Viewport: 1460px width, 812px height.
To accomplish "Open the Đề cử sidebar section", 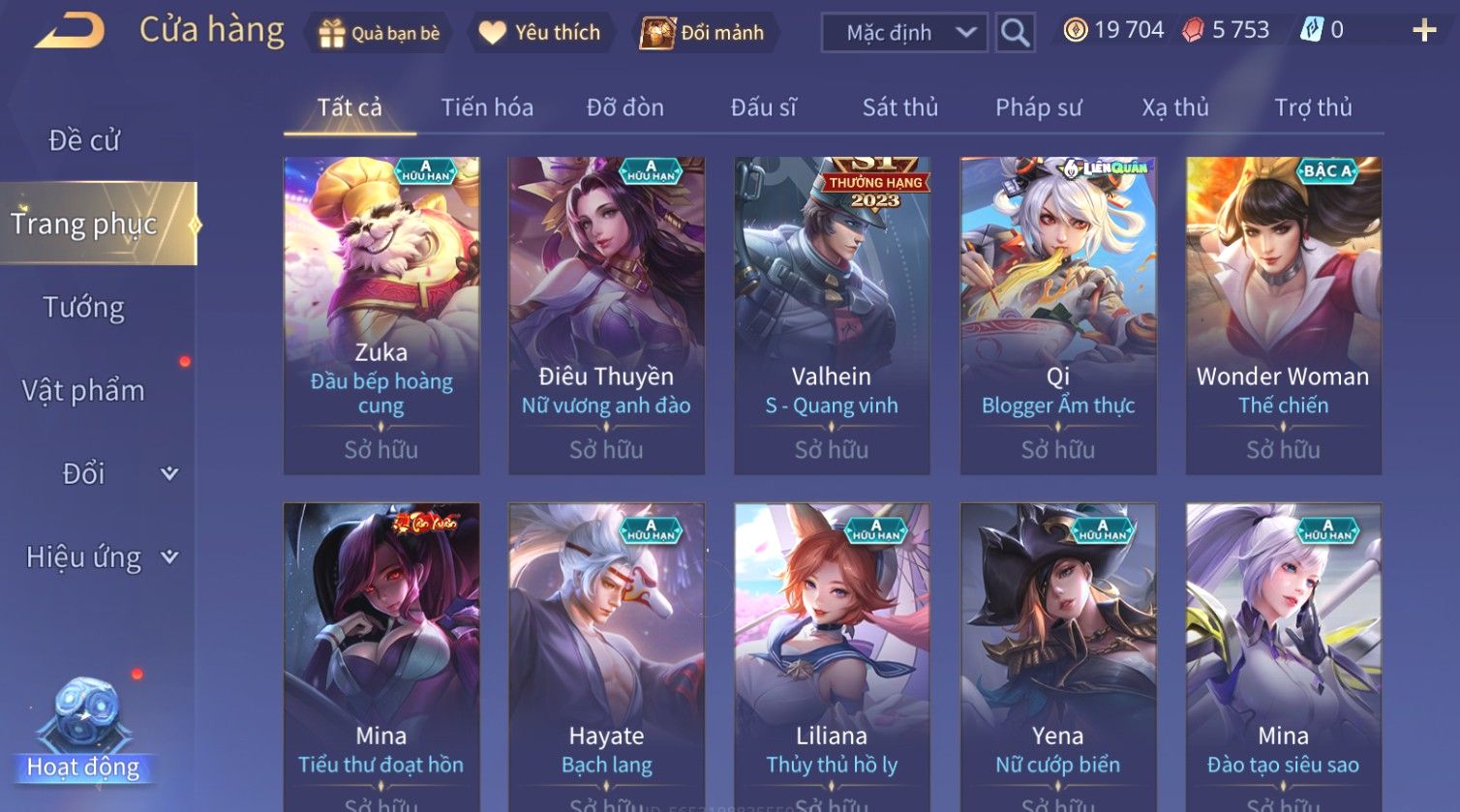I will [84, 141].
